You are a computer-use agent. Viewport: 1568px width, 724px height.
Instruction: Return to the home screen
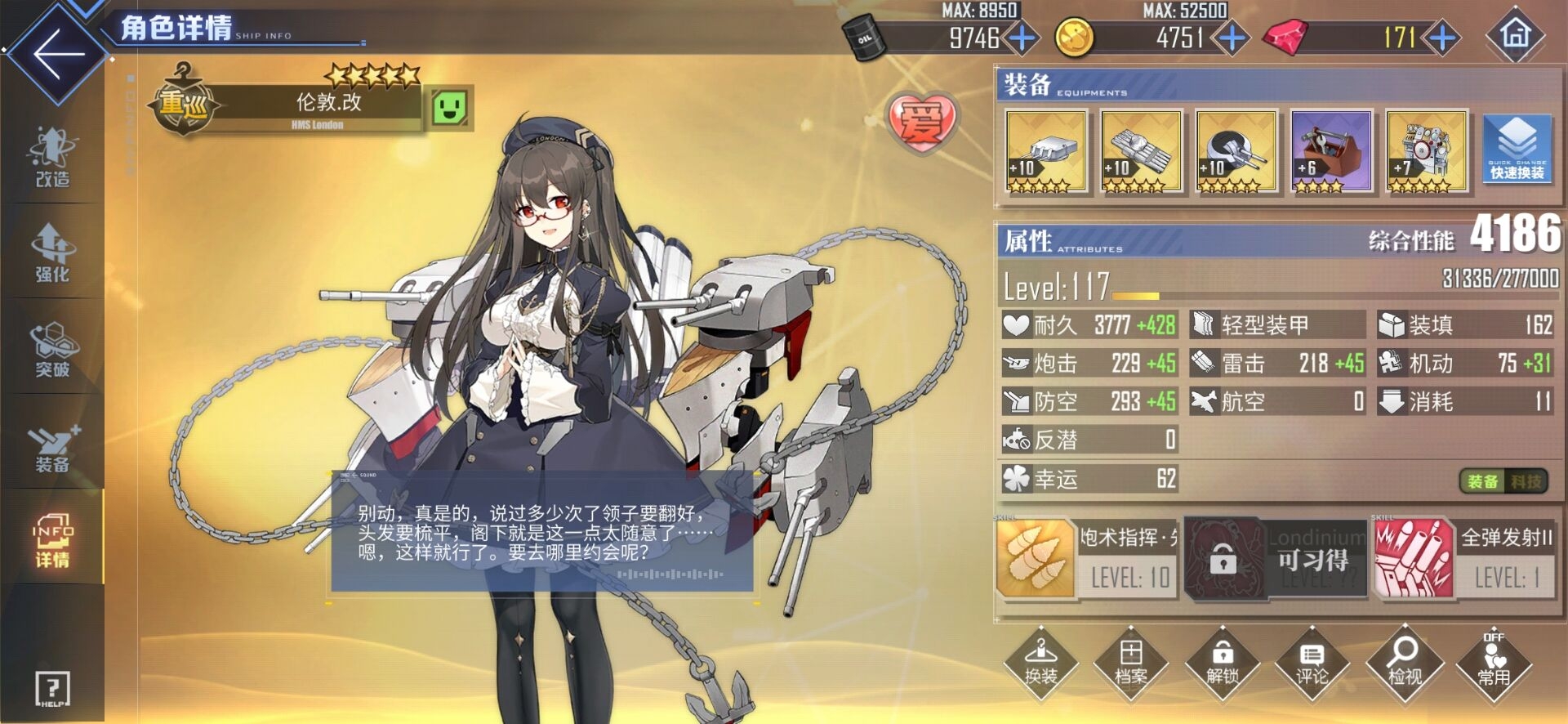(1516, 35)
